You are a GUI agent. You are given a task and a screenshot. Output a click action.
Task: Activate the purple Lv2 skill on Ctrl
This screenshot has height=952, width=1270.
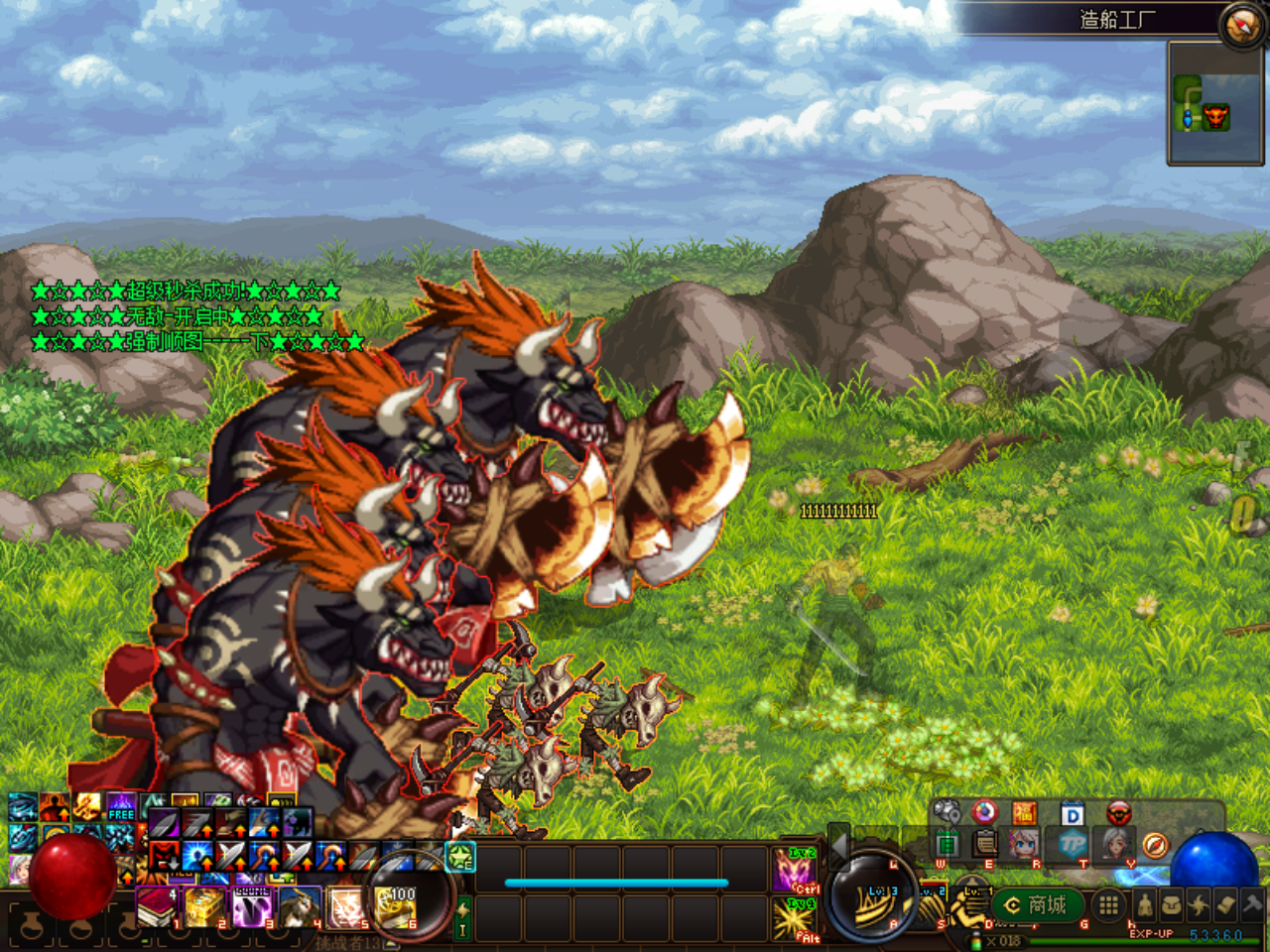(x=795, y=870)
